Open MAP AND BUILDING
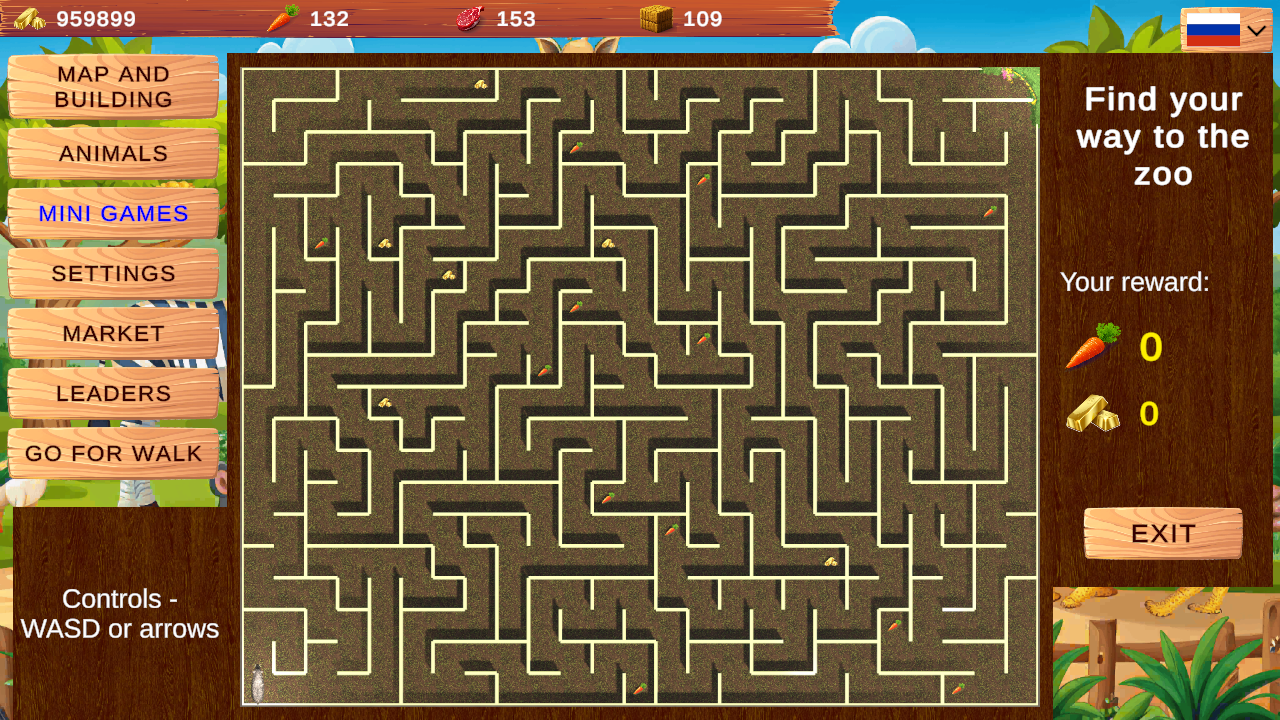The height and width of the screenshot is (720, 1280). click(113, 87)
